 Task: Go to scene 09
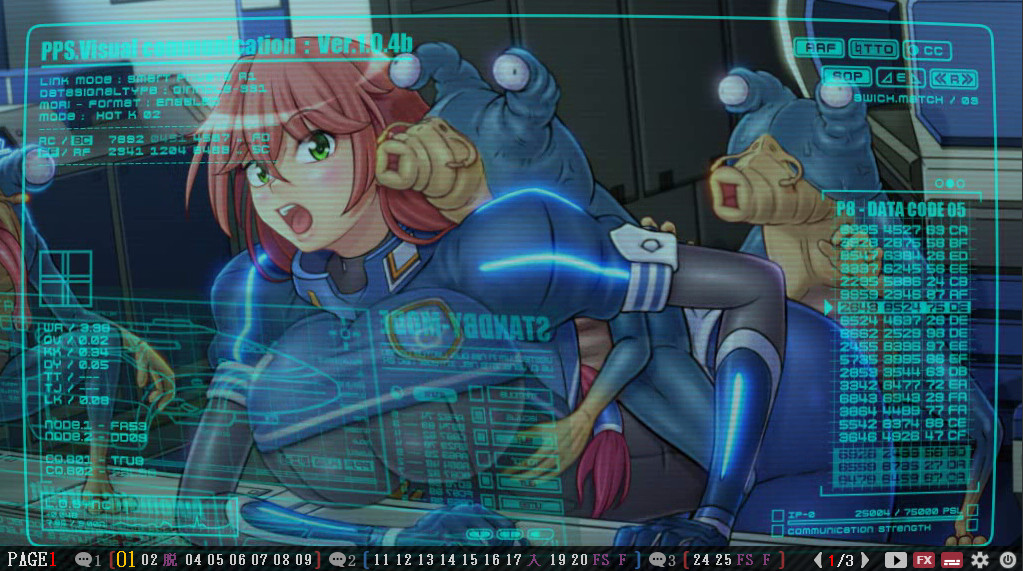pyautogui.click(x=302, y=560)
